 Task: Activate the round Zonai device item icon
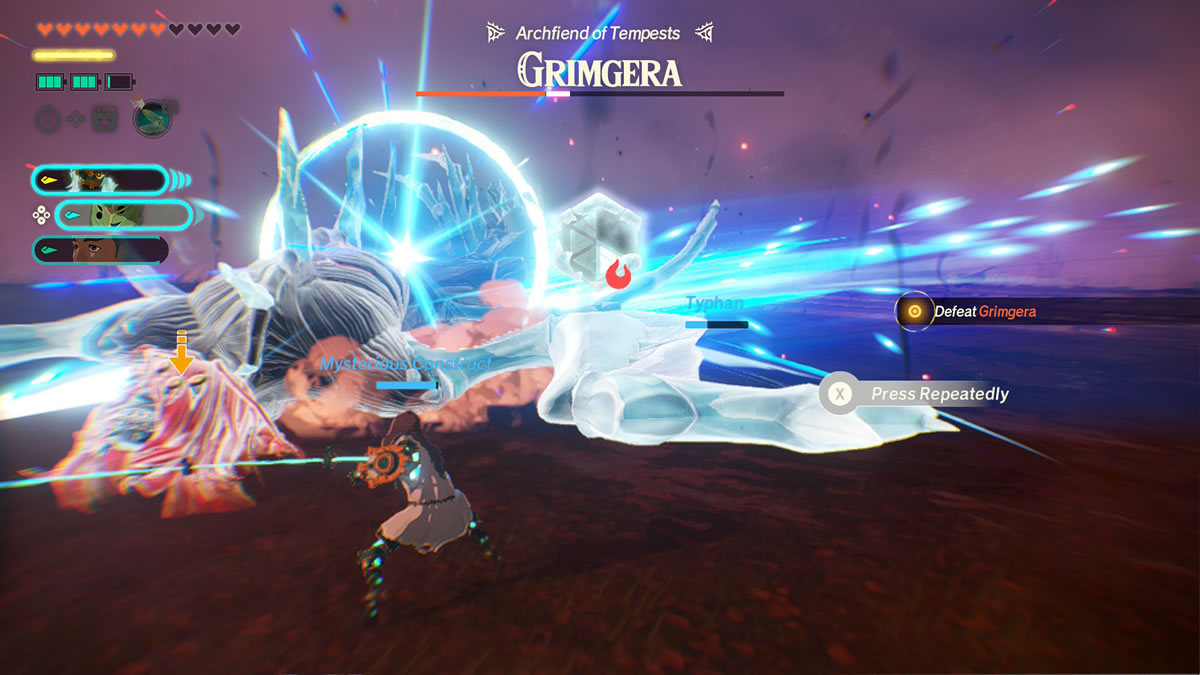point(152,118)
